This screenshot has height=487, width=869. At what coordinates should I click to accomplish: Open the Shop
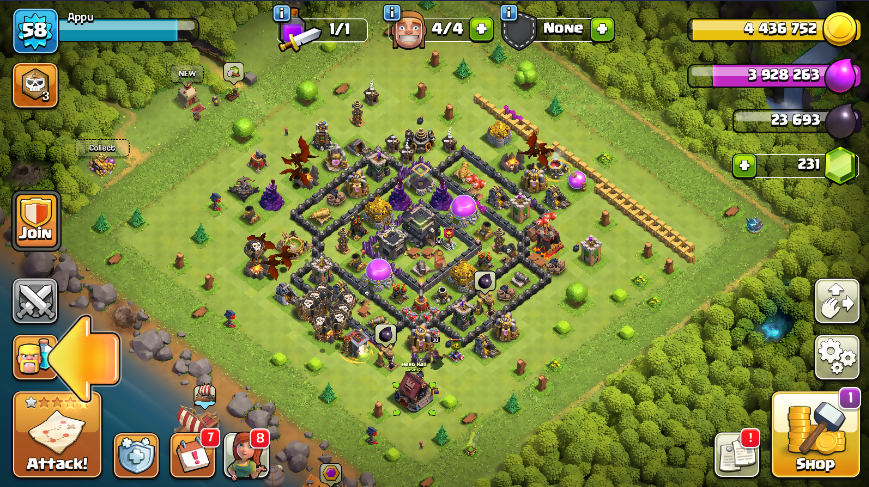[814, 435]
